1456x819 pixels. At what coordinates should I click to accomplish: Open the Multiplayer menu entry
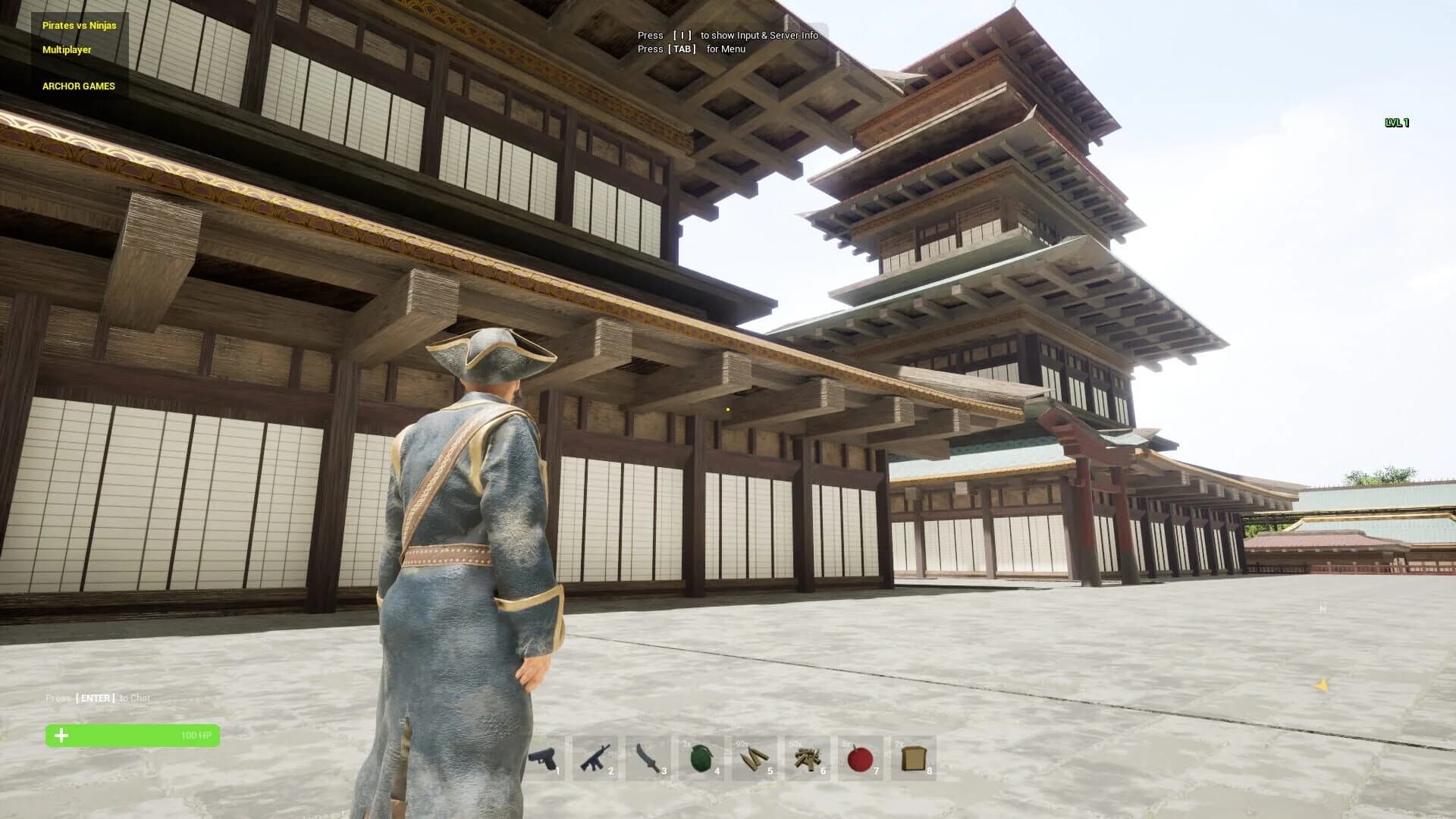pos(65,50)
